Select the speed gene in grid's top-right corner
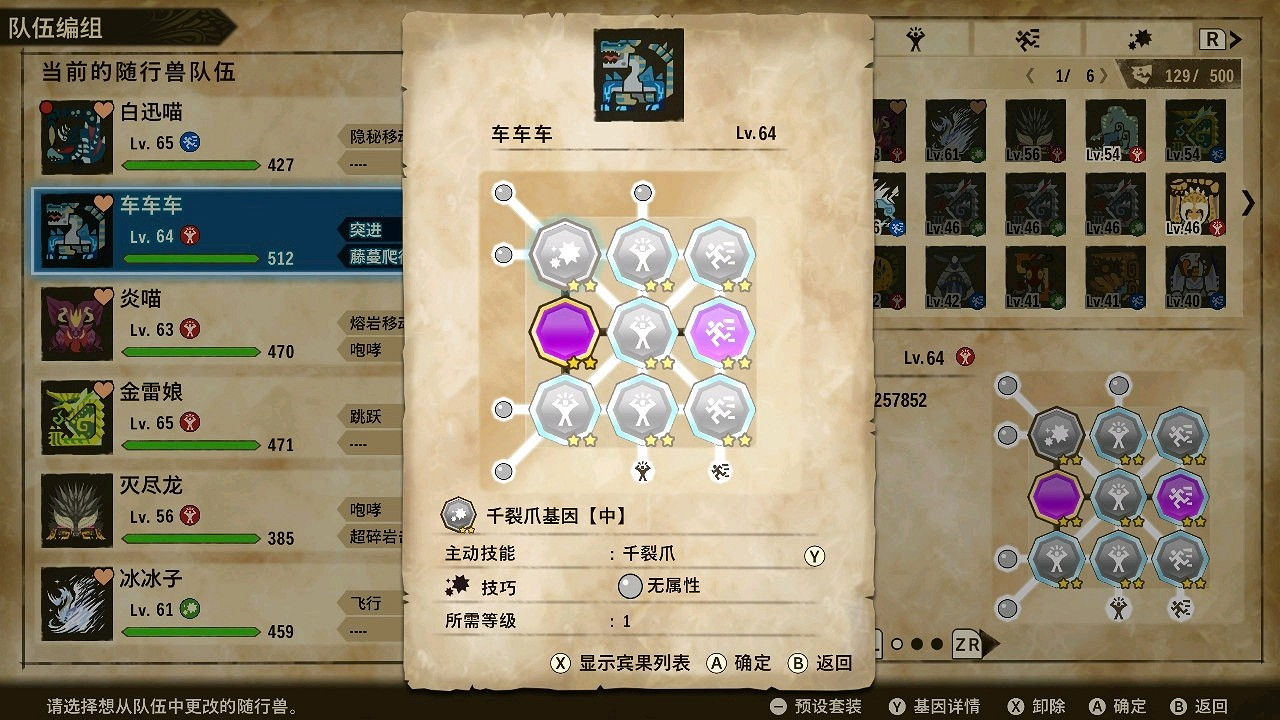The width and height of the screenshot is (1280, 720). 722,253
